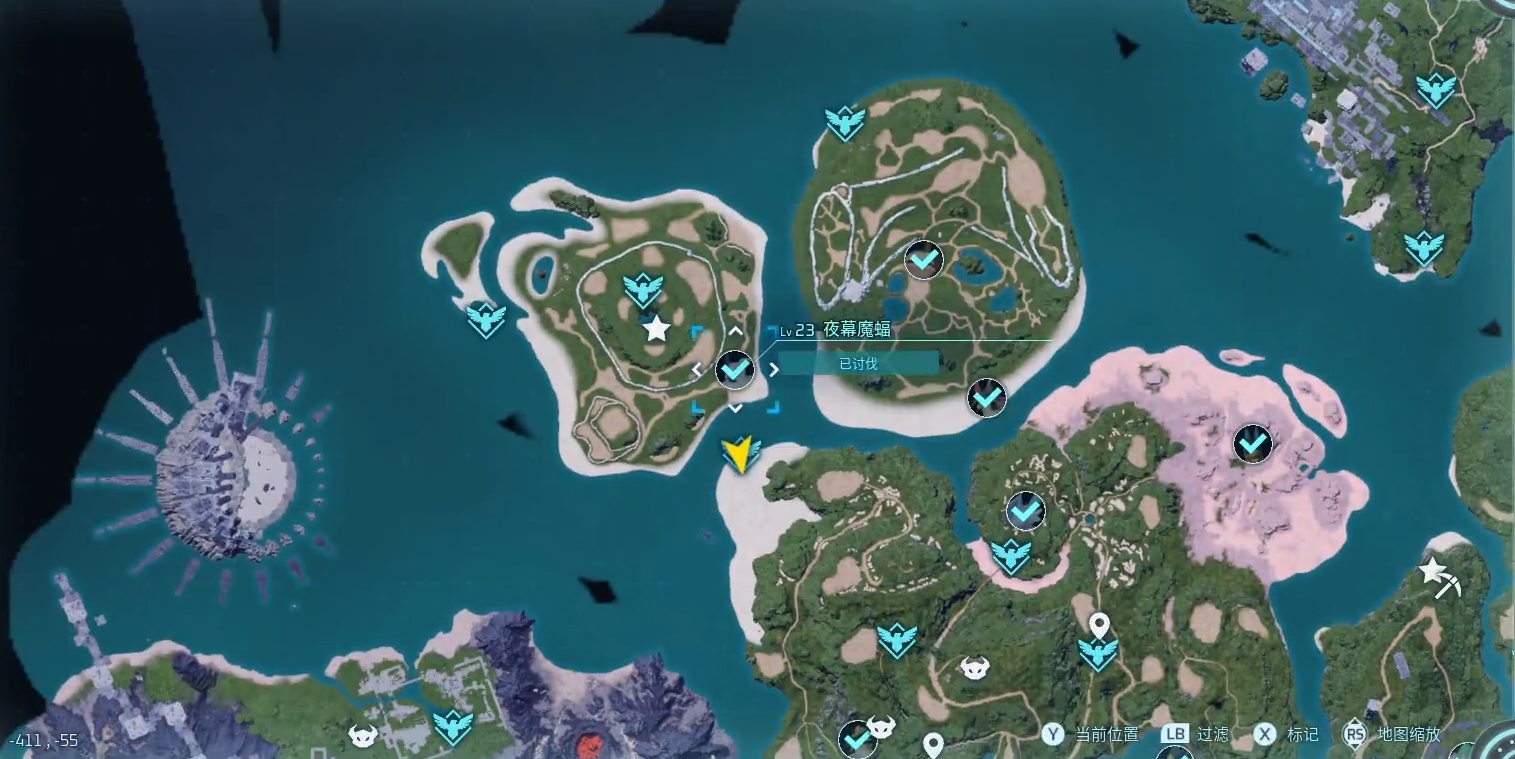1515x759 pixels.
Task: Choose the fast travel point in the northeast ruins
Action: click(1435, 90)
